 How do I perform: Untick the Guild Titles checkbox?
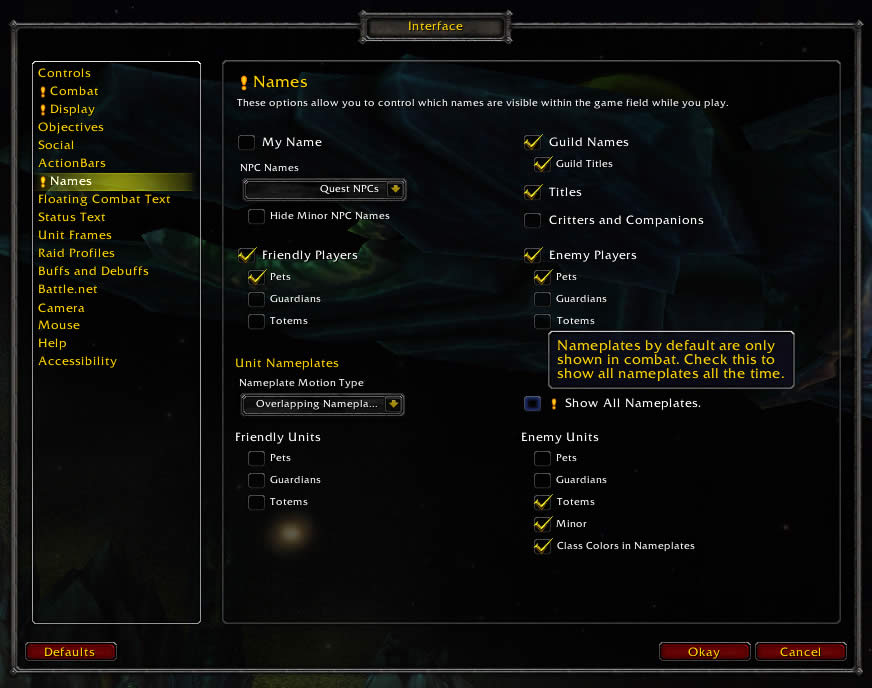[543, 164]
